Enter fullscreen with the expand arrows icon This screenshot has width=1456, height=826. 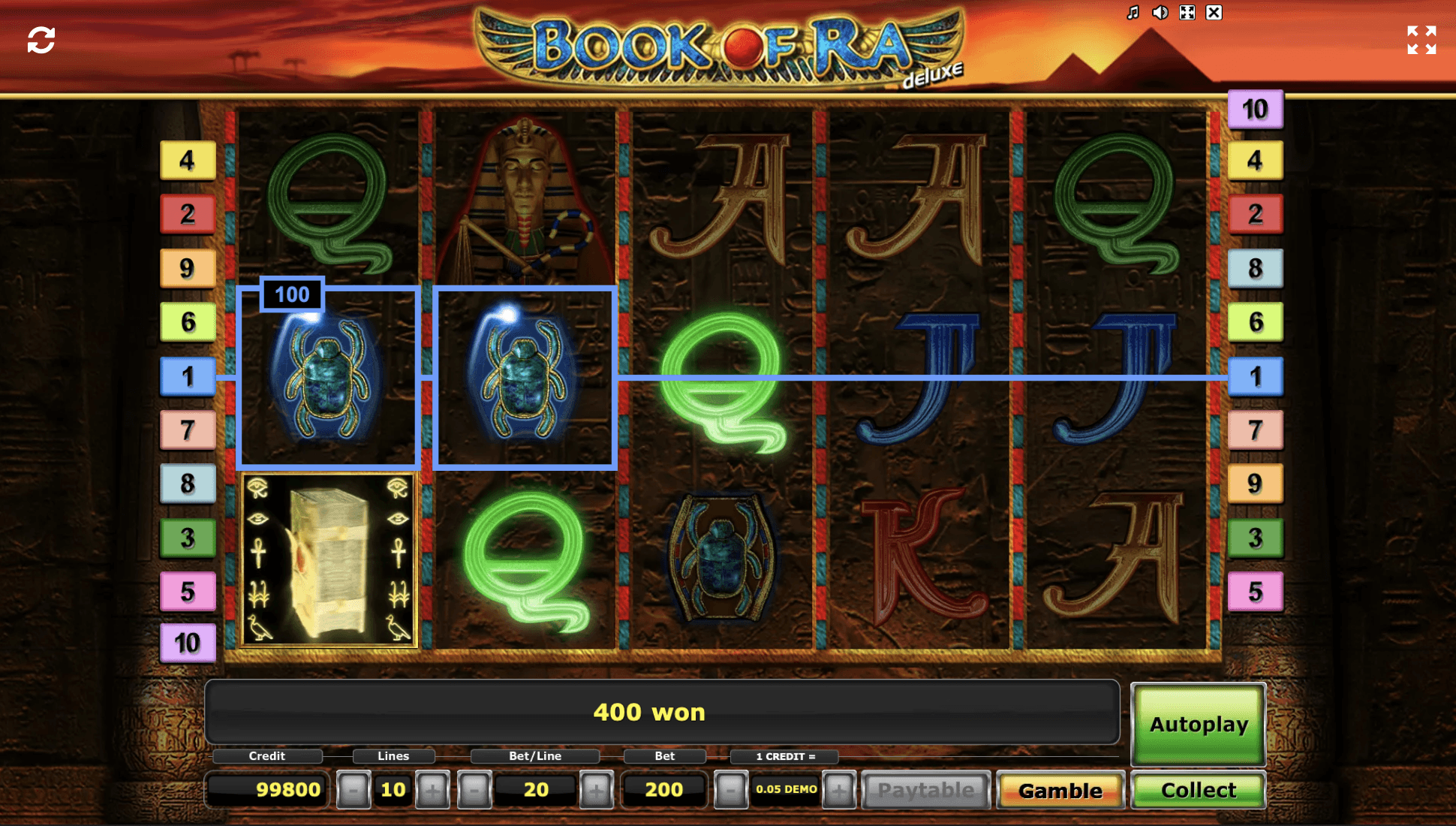click(x=1422, y=41)
